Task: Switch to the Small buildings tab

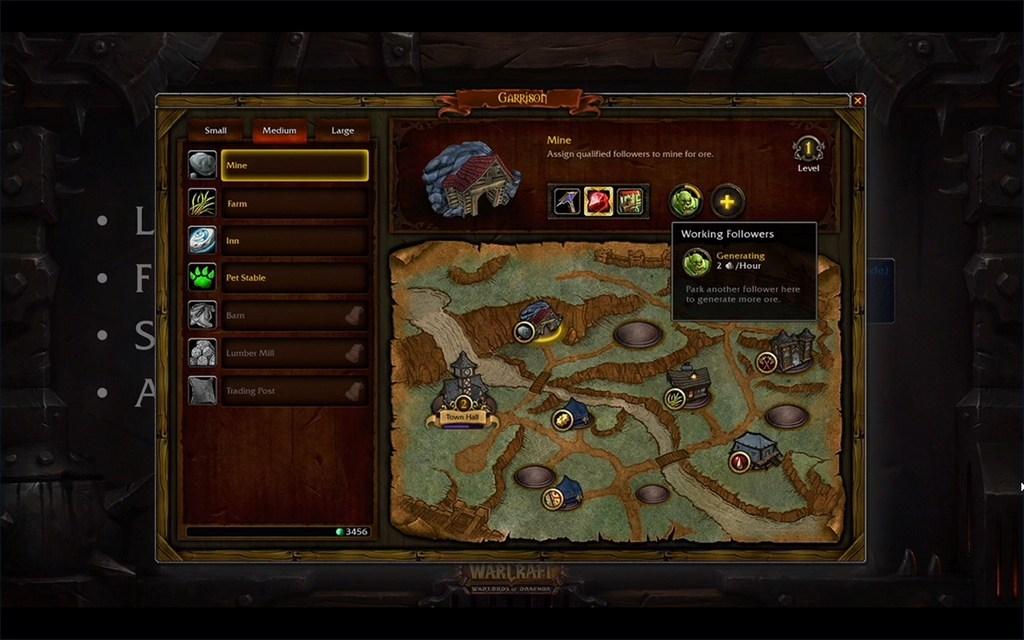Action: pyautogui.click(x=215, y=130)
